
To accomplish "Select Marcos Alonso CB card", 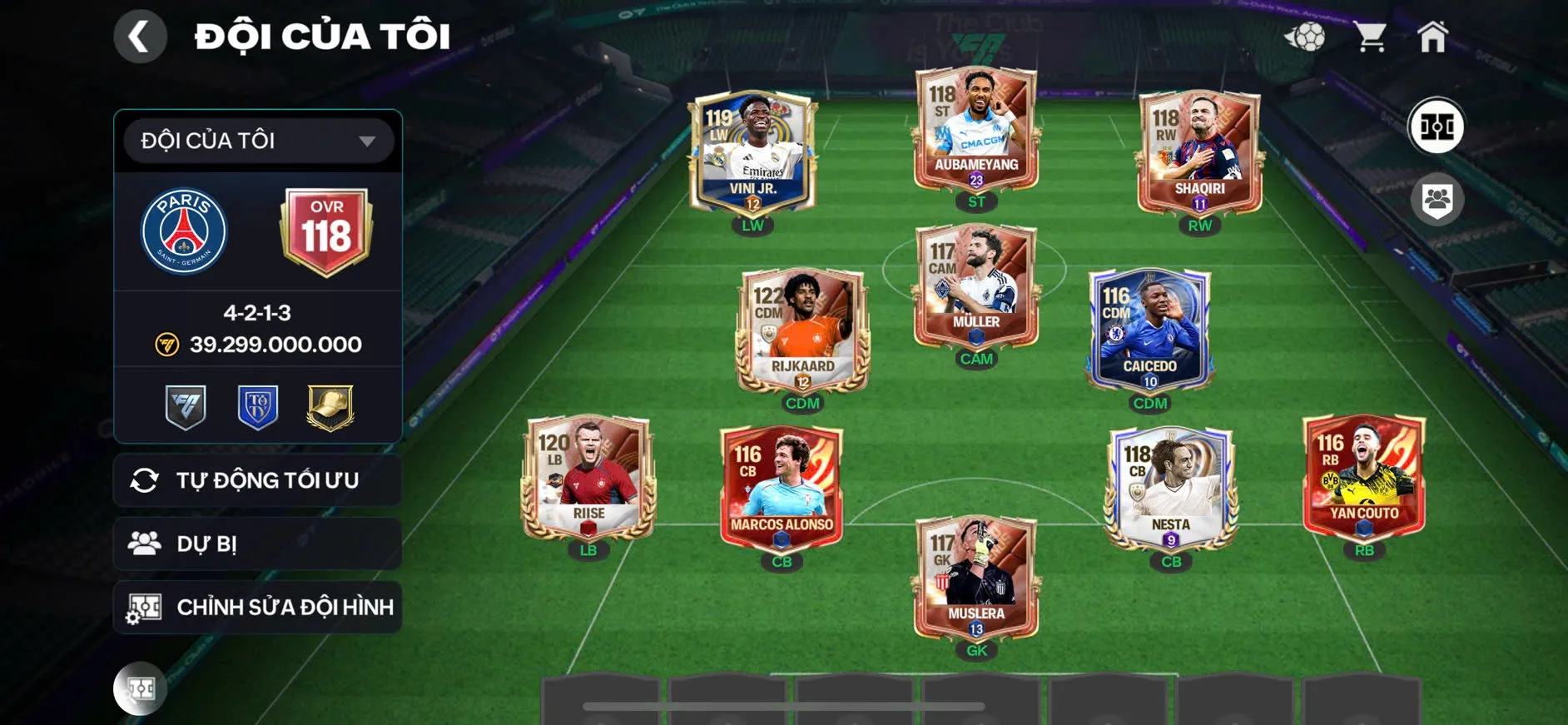I will [x=782, y=489].
